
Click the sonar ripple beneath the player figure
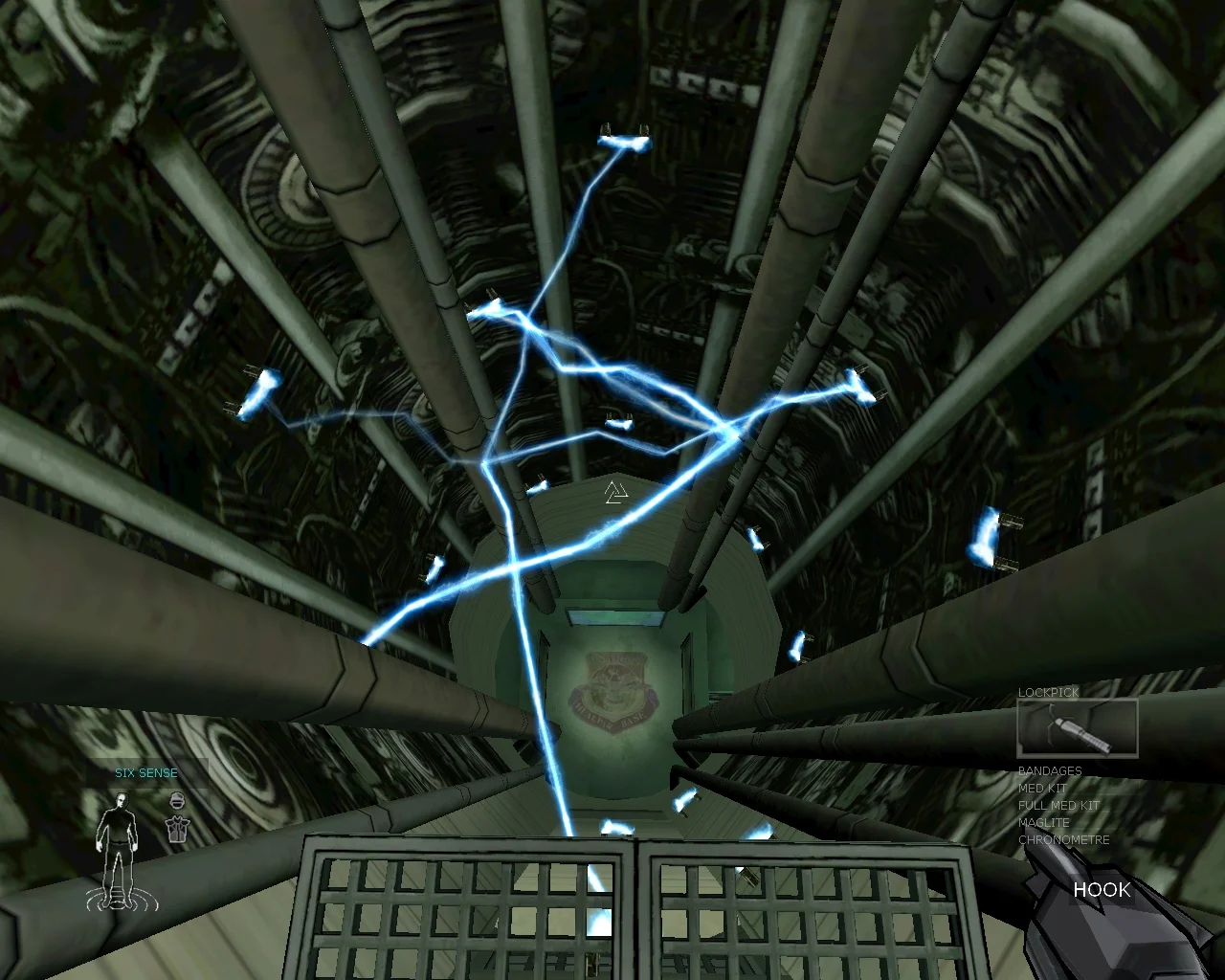[118, 900]
